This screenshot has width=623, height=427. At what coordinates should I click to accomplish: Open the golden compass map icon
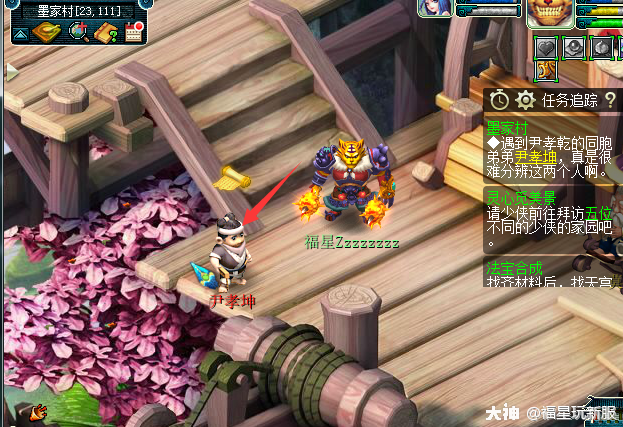pos(47,32)
